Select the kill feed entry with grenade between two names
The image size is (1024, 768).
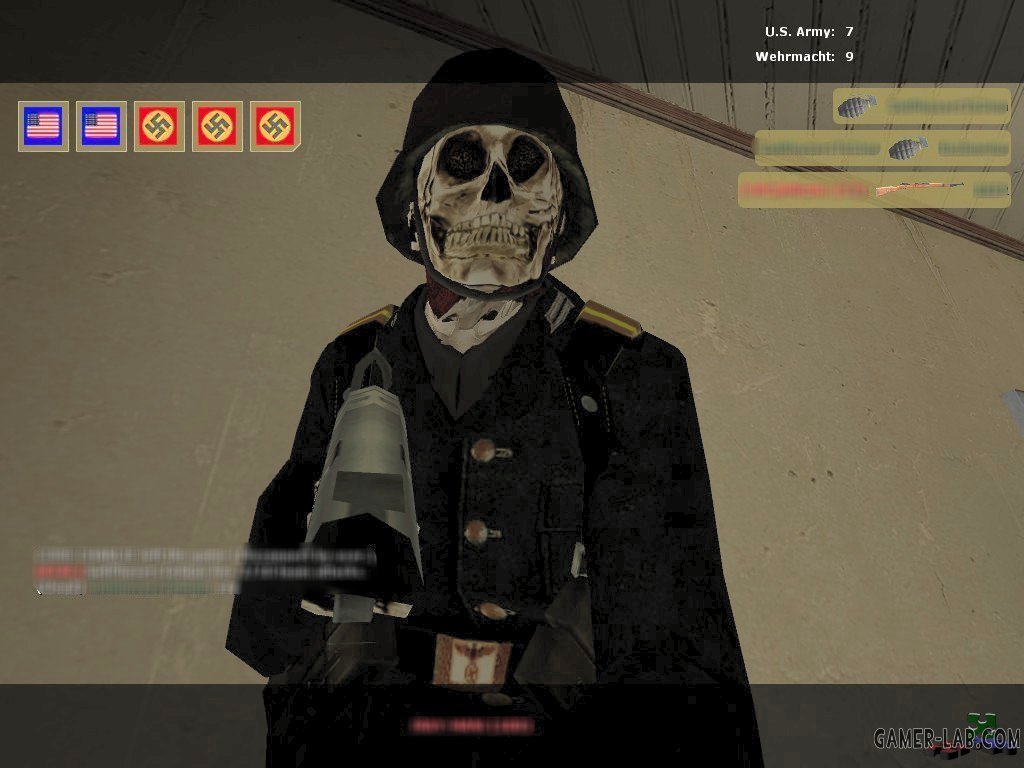(882, 148)
